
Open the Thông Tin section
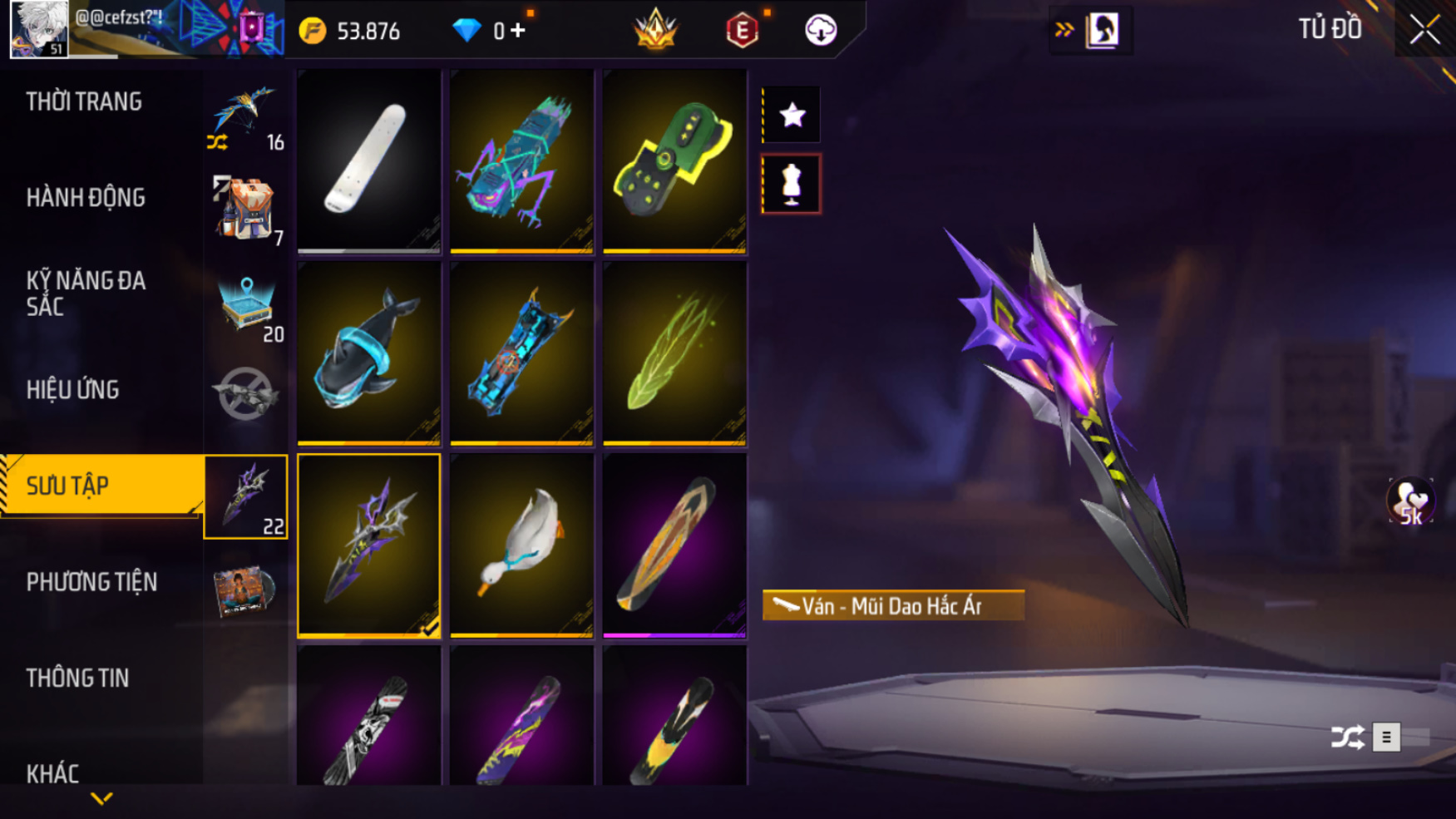pyautogui.click(x=77, y=678)
